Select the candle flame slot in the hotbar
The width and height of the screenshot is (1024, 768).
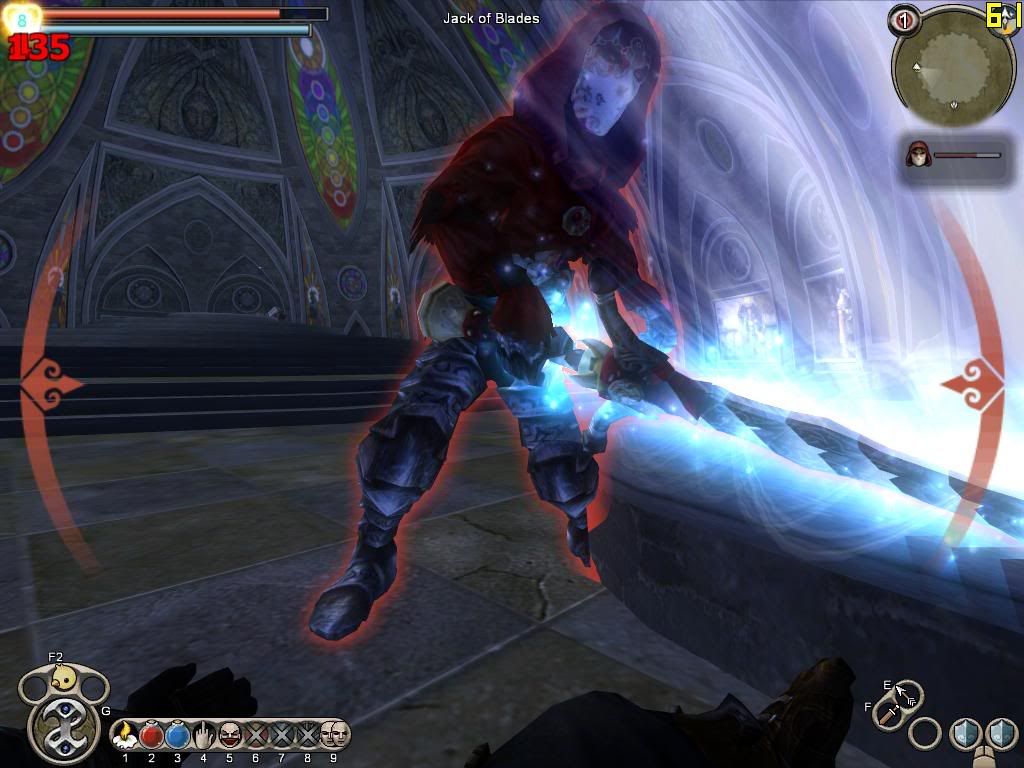pyautogui.click(x=126, y=735)
